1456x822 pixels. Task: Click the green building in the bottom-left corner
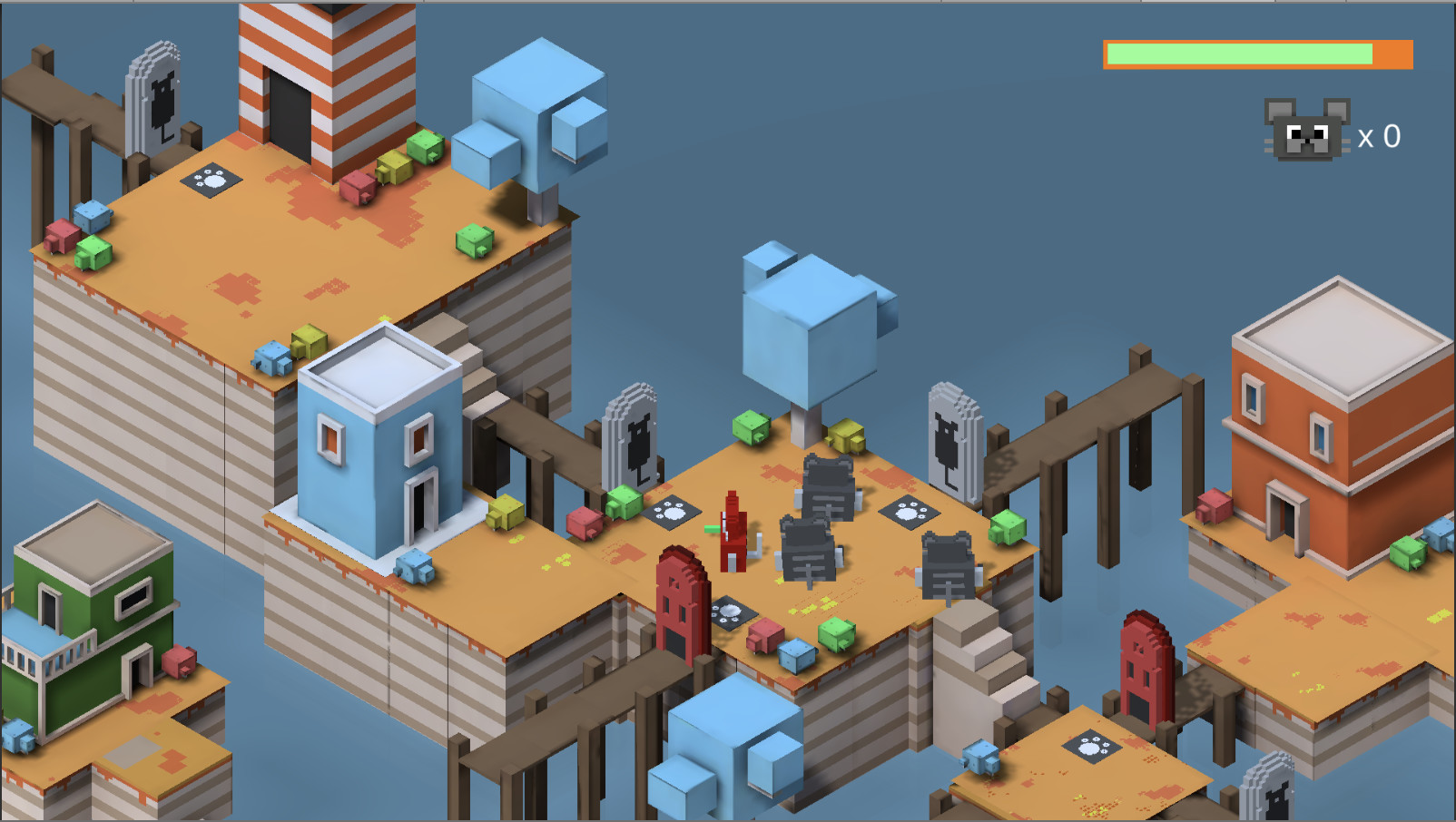click(x=91, y=608)
